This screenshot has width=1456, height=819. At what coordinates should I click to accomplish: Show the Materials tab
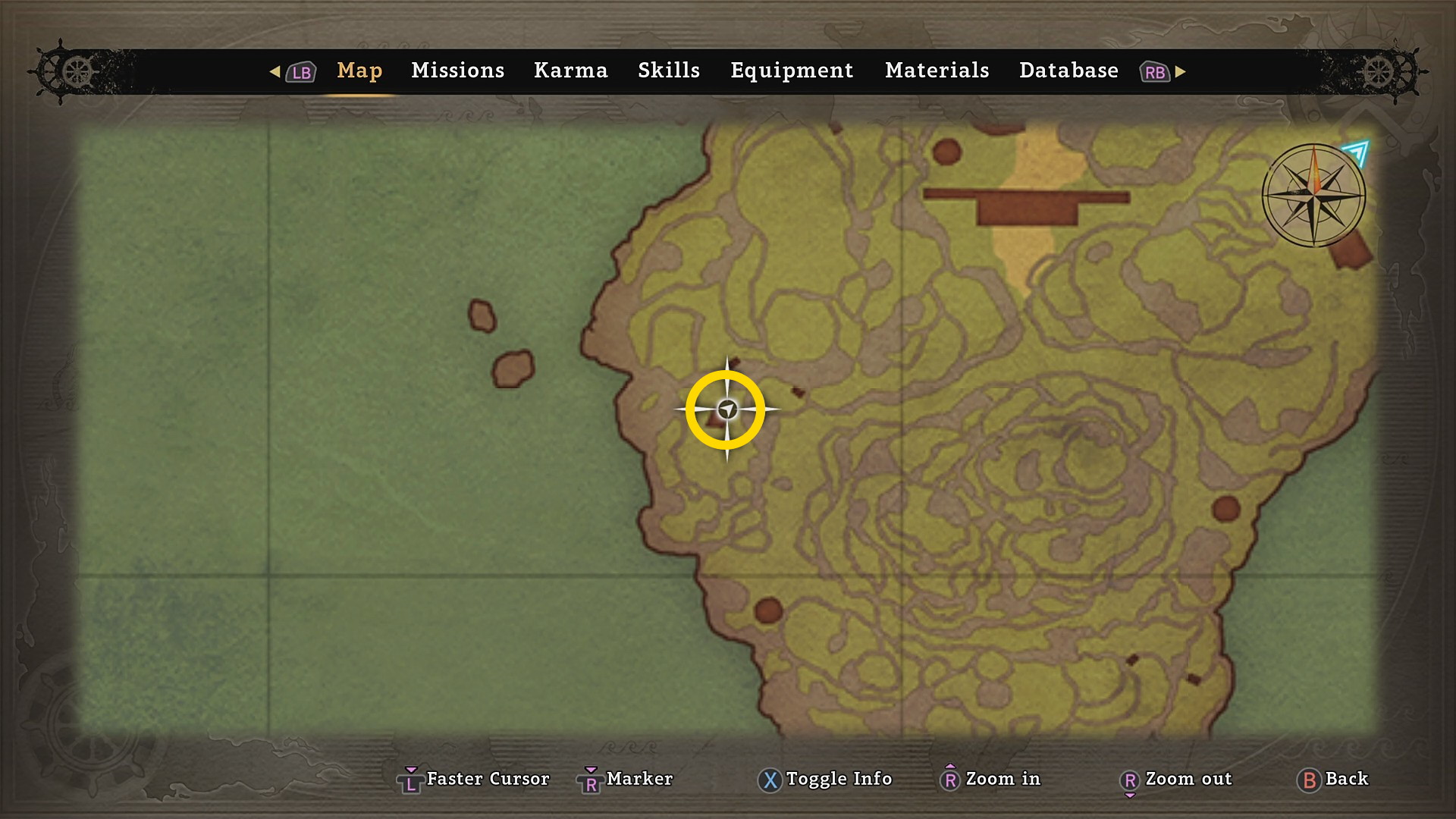pos(937,71)
